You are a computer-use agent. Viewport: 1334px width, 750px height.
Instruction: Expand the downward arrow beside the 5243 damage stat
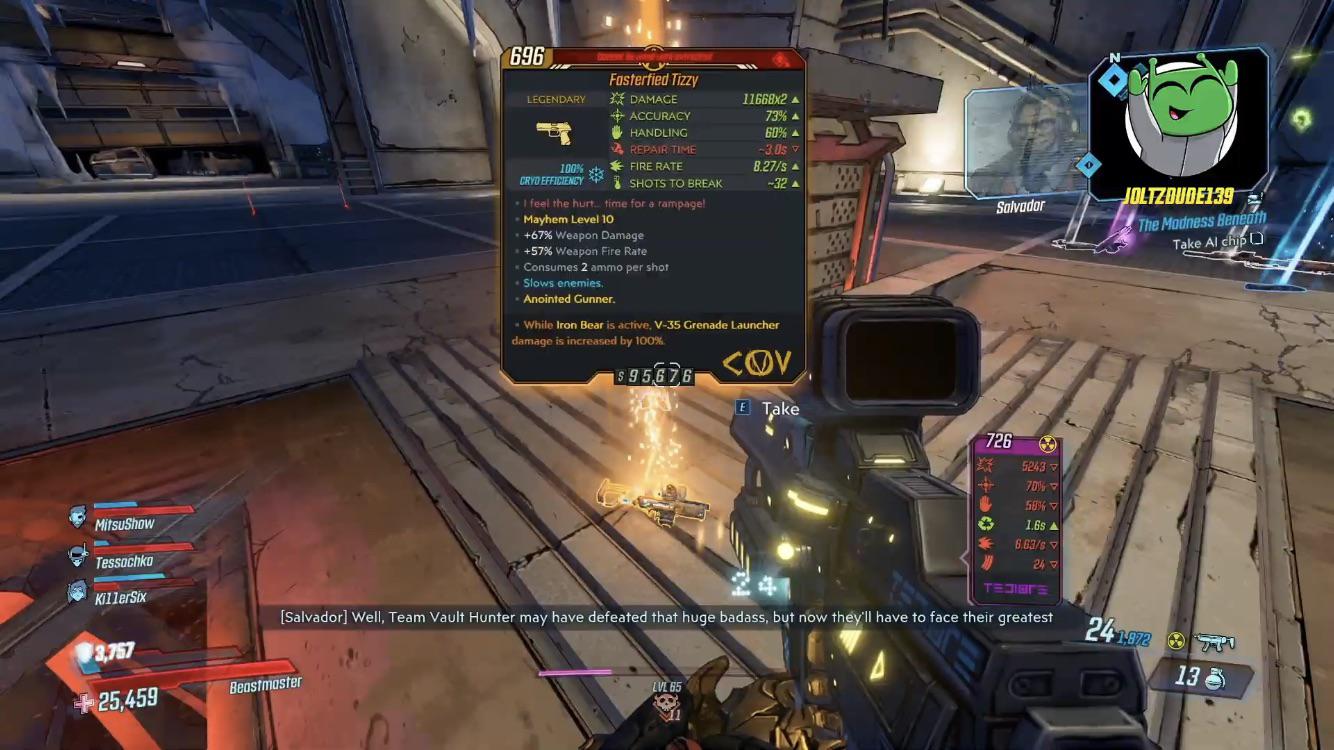(1054, 466)
